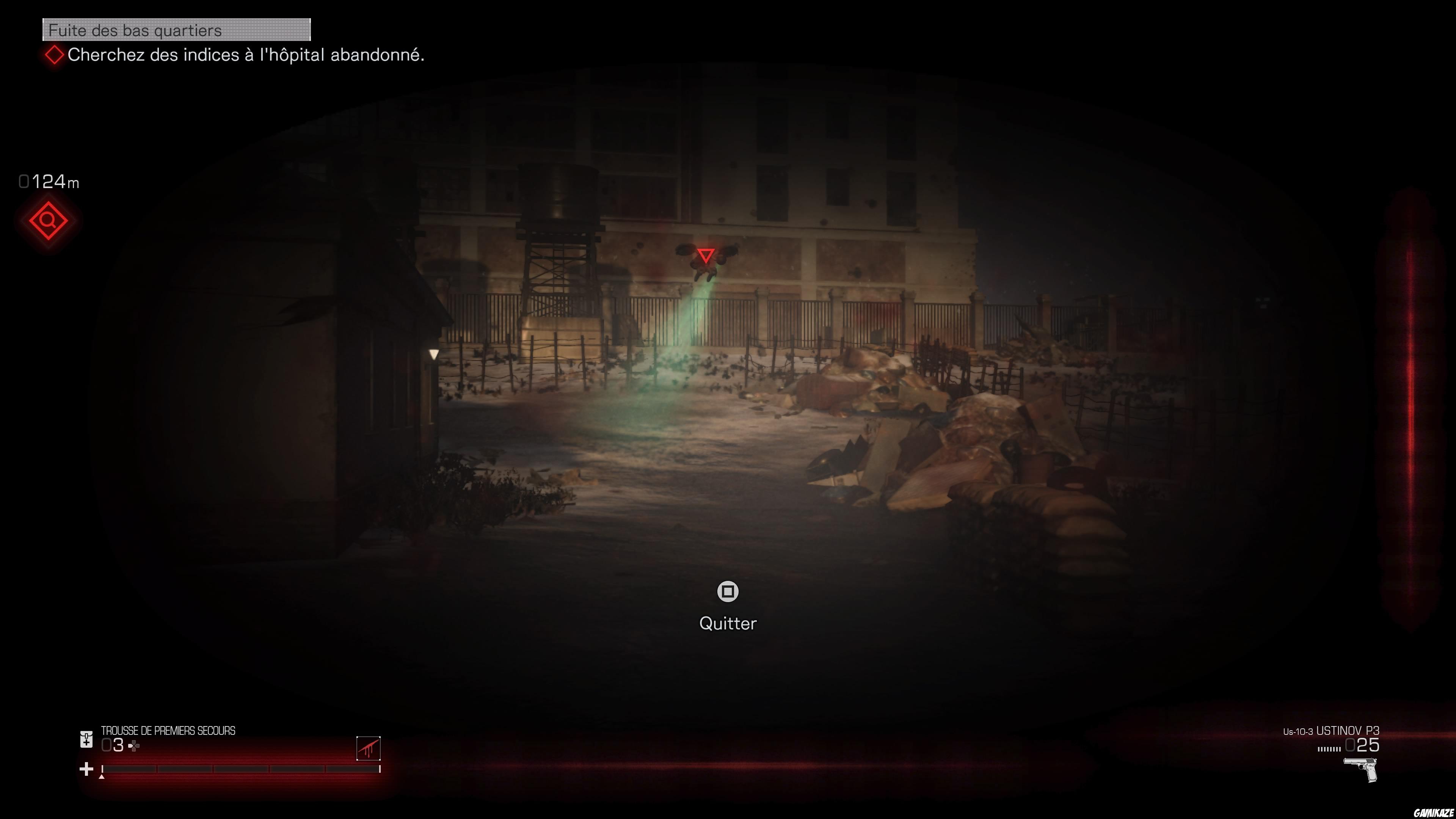Image resolution: width=1456 pixels, height=819 pixels.
Task: Click the health cross icon beside the life bar
Action: coord(86,769)
